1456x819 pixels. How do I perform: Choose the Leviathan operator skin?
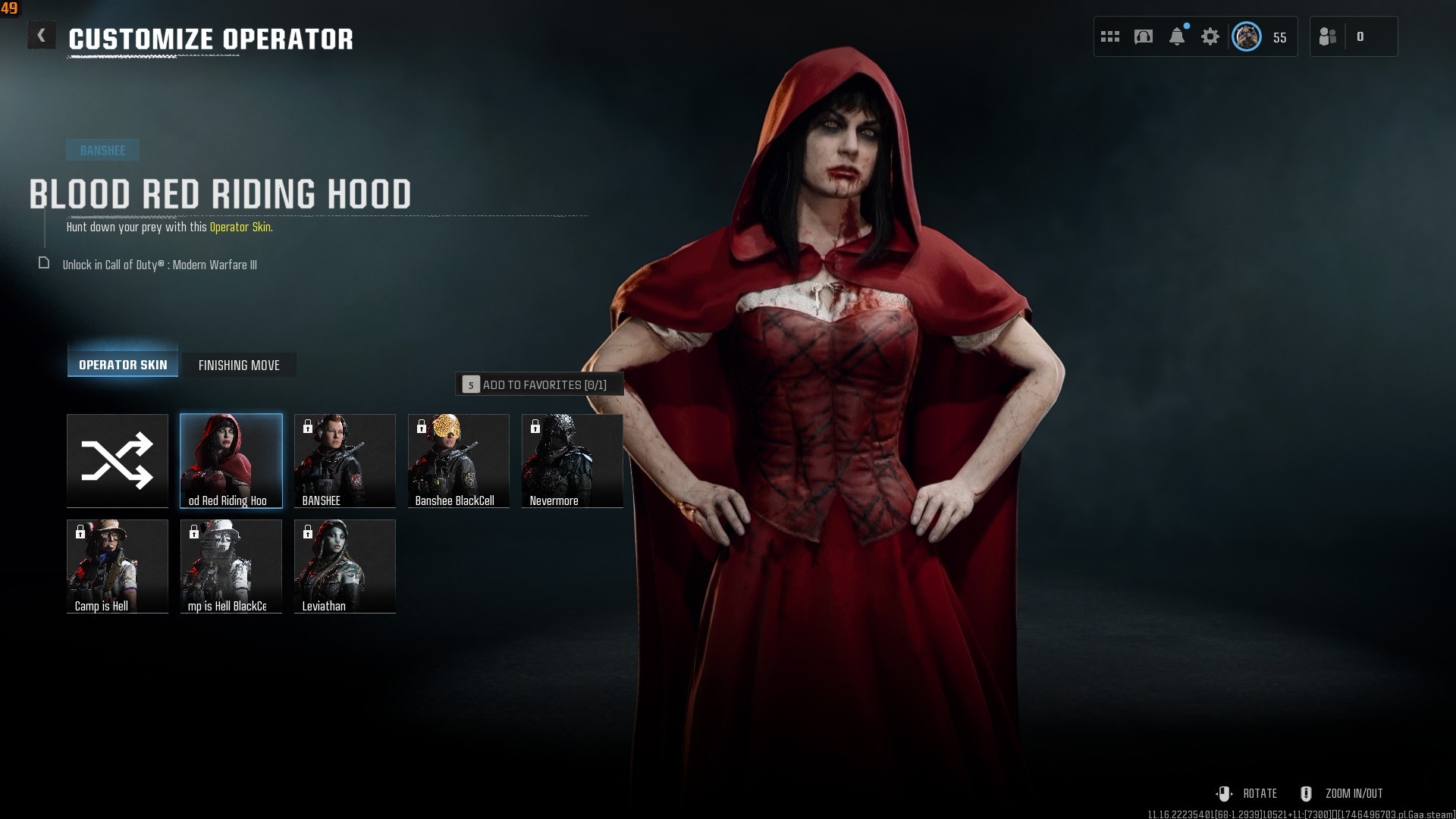pos(345,566)
